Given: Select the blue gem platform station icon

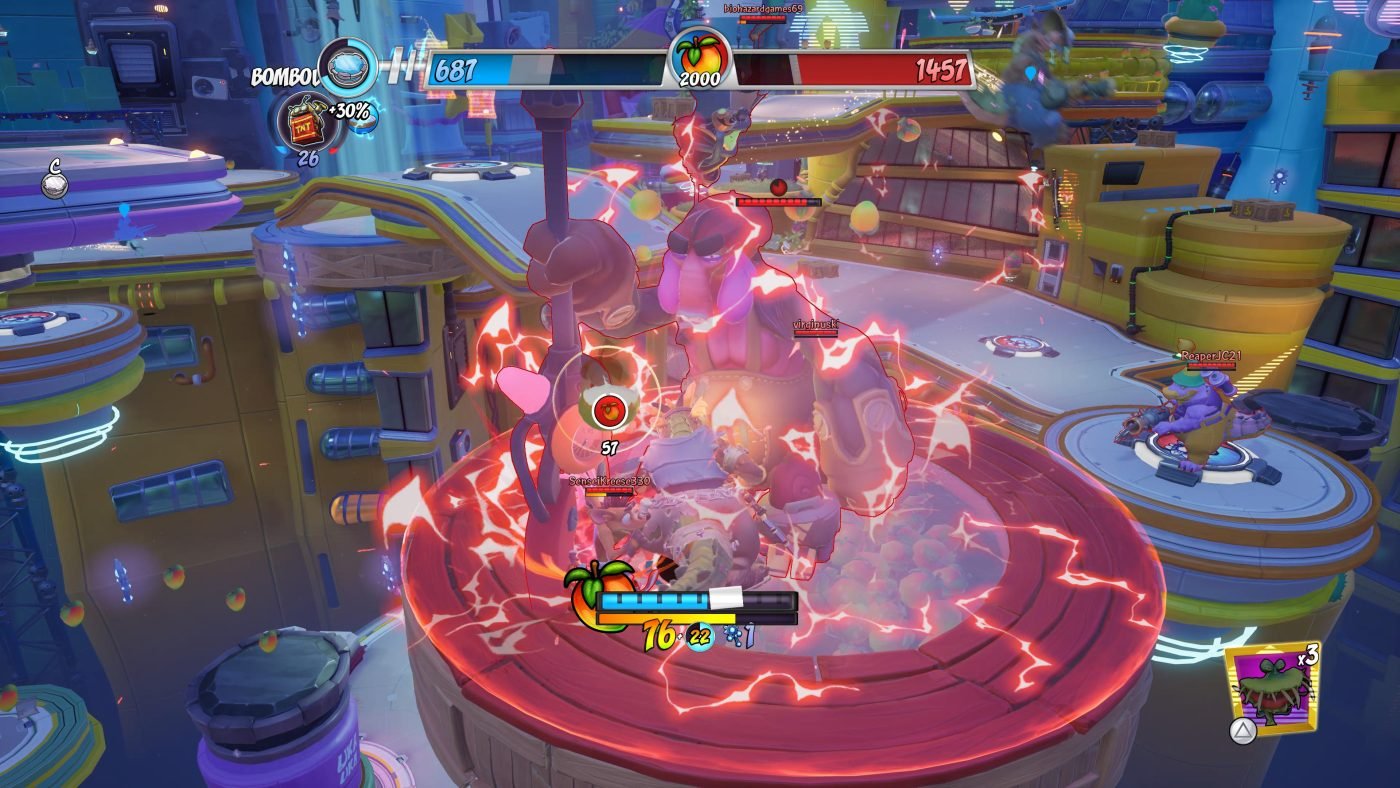Looking at the screenshot, I should click(348, 67).
